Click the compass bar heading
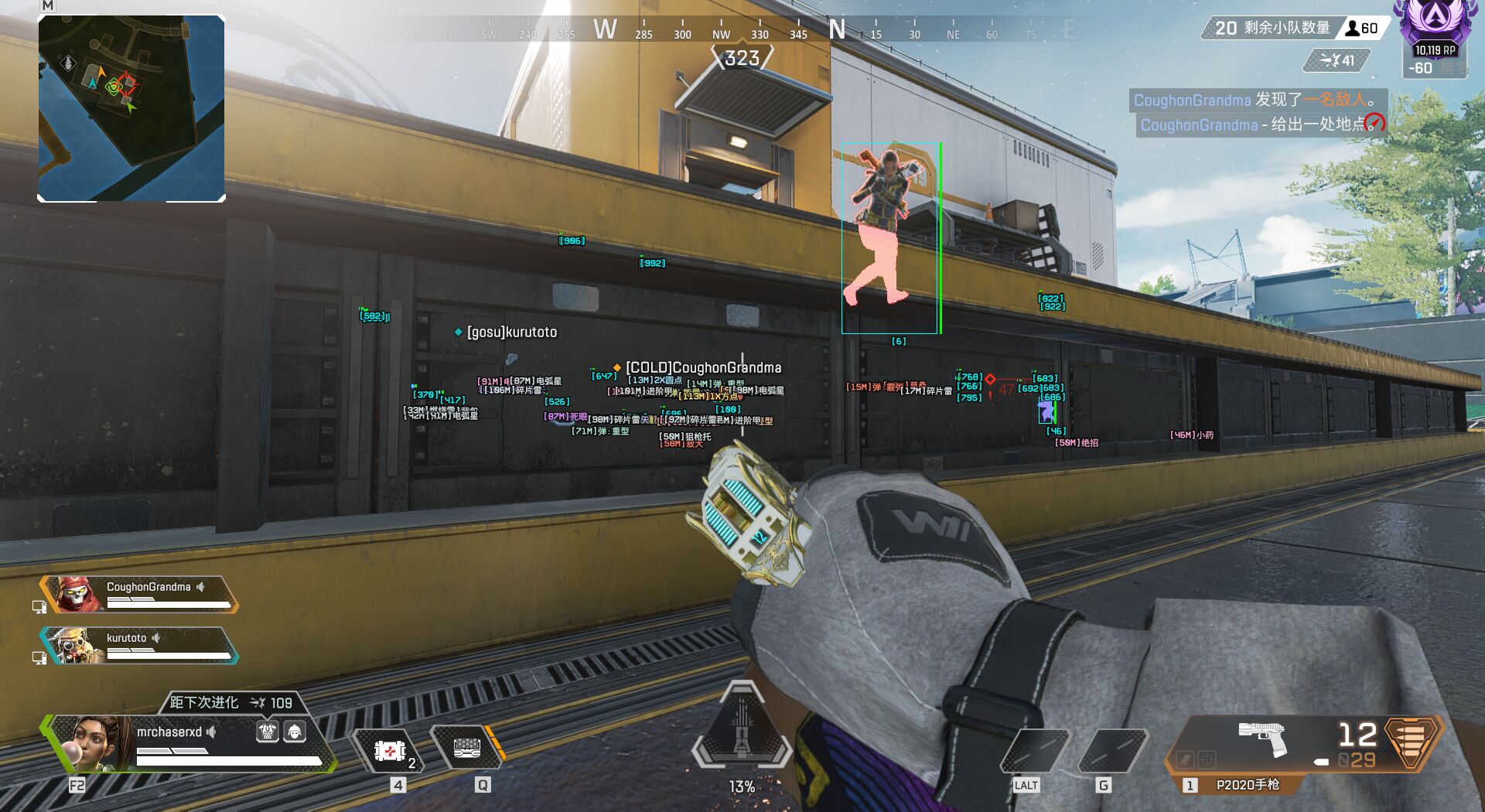 pyautogui.click(x=742, y=58)
